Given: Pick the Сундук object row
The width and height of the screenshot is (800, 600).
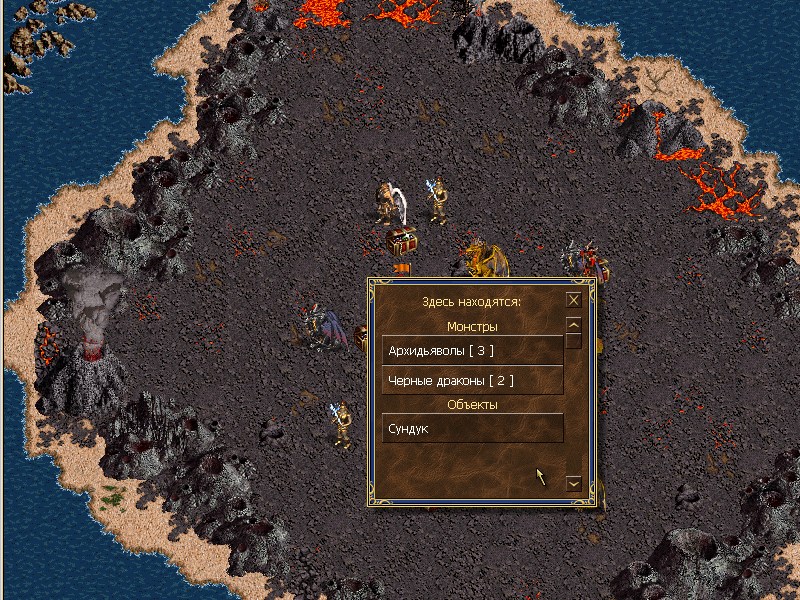Looking at the screenshot, I should tap(473, 428).
